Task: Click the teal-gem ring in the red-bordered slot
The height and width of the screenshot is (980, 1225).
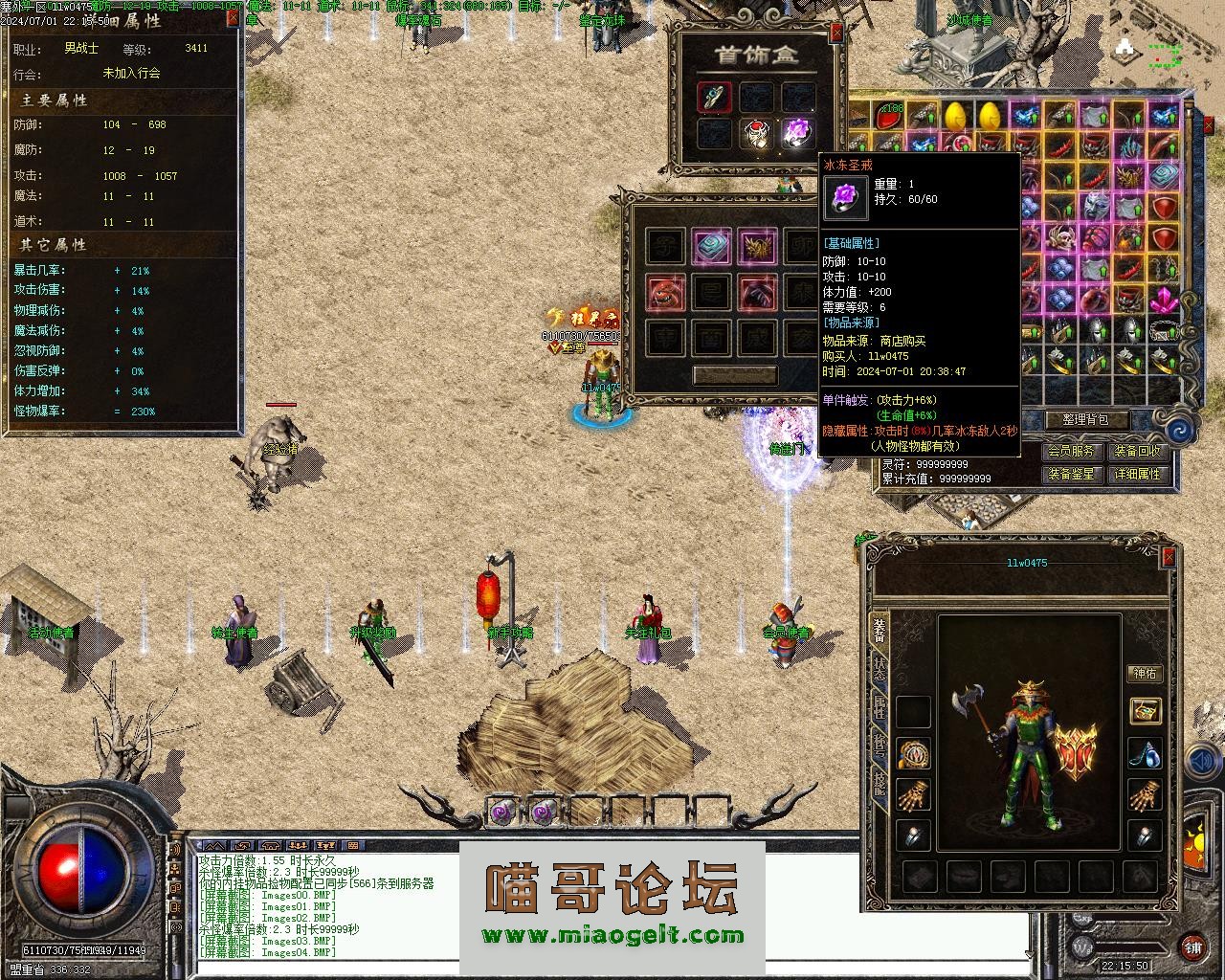Action: pos(715,96)
